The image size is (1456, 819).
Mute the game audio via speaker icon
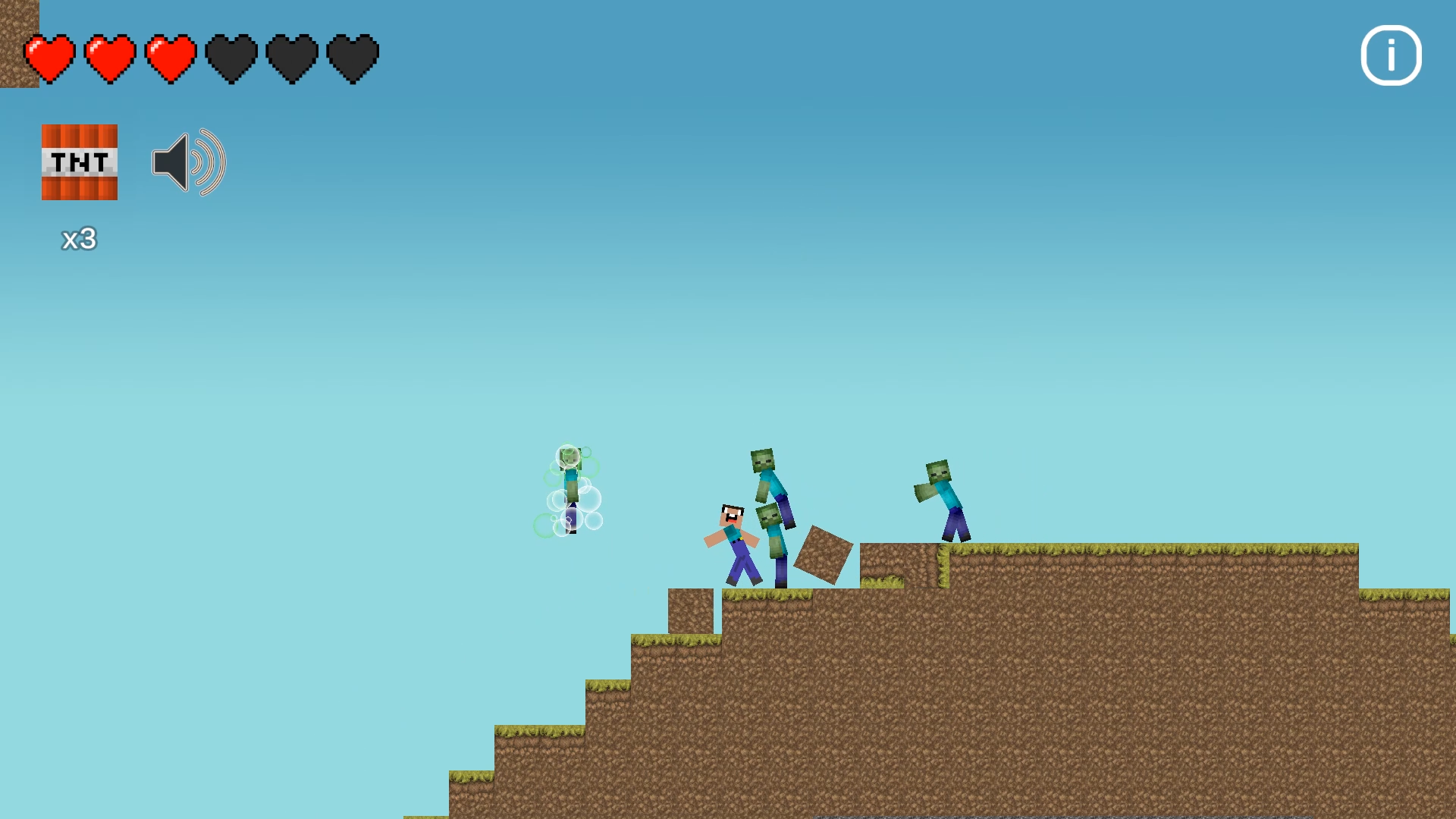coord(187,162)
